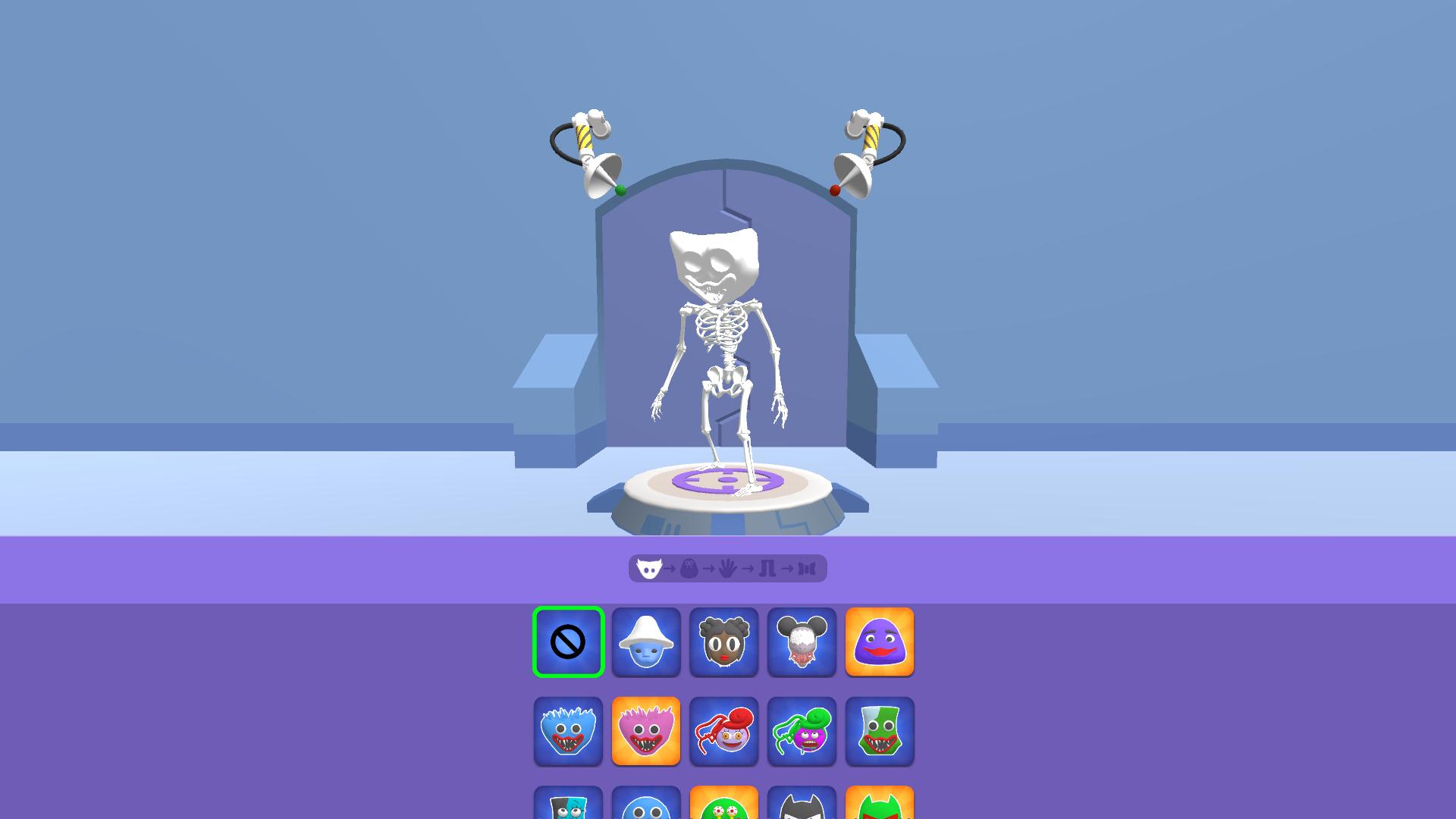
Task: Click the hand step icon in the progress bar
Action: [728, 570]
